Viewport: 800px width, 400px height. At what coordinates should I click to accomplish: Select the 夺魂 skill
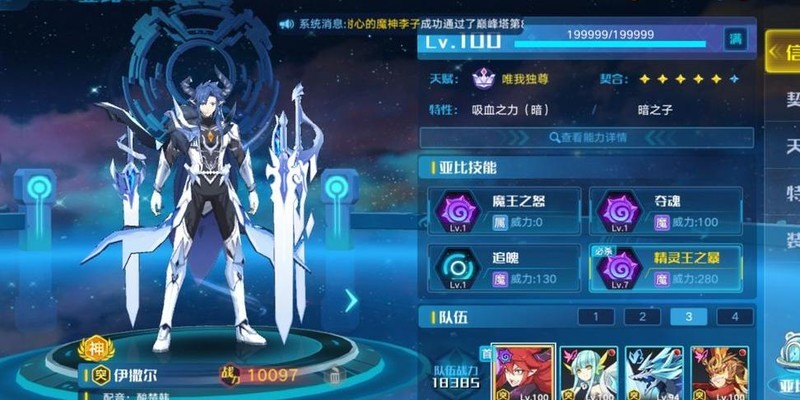(x=664, y=211)
